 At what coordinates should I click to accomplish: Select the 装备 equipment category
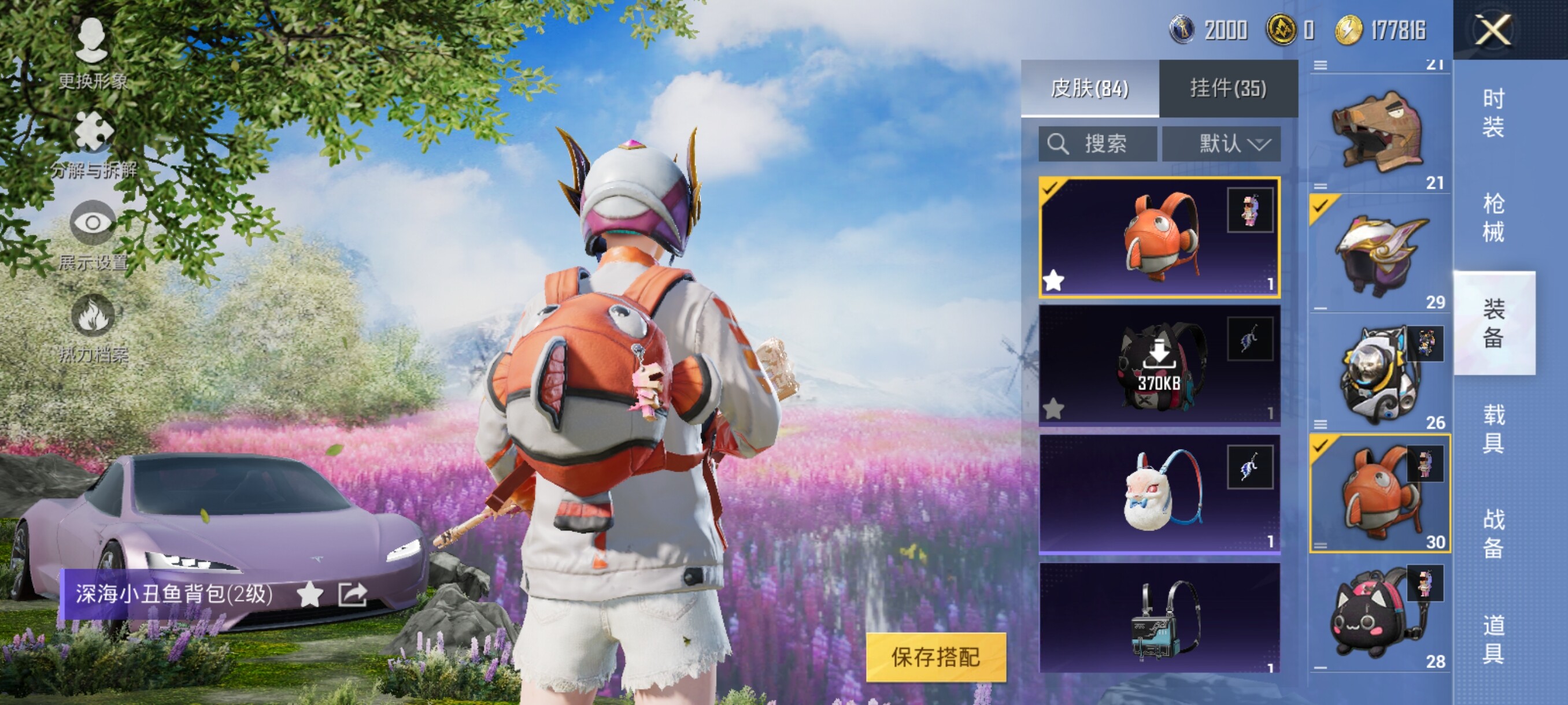point(1493,323)
